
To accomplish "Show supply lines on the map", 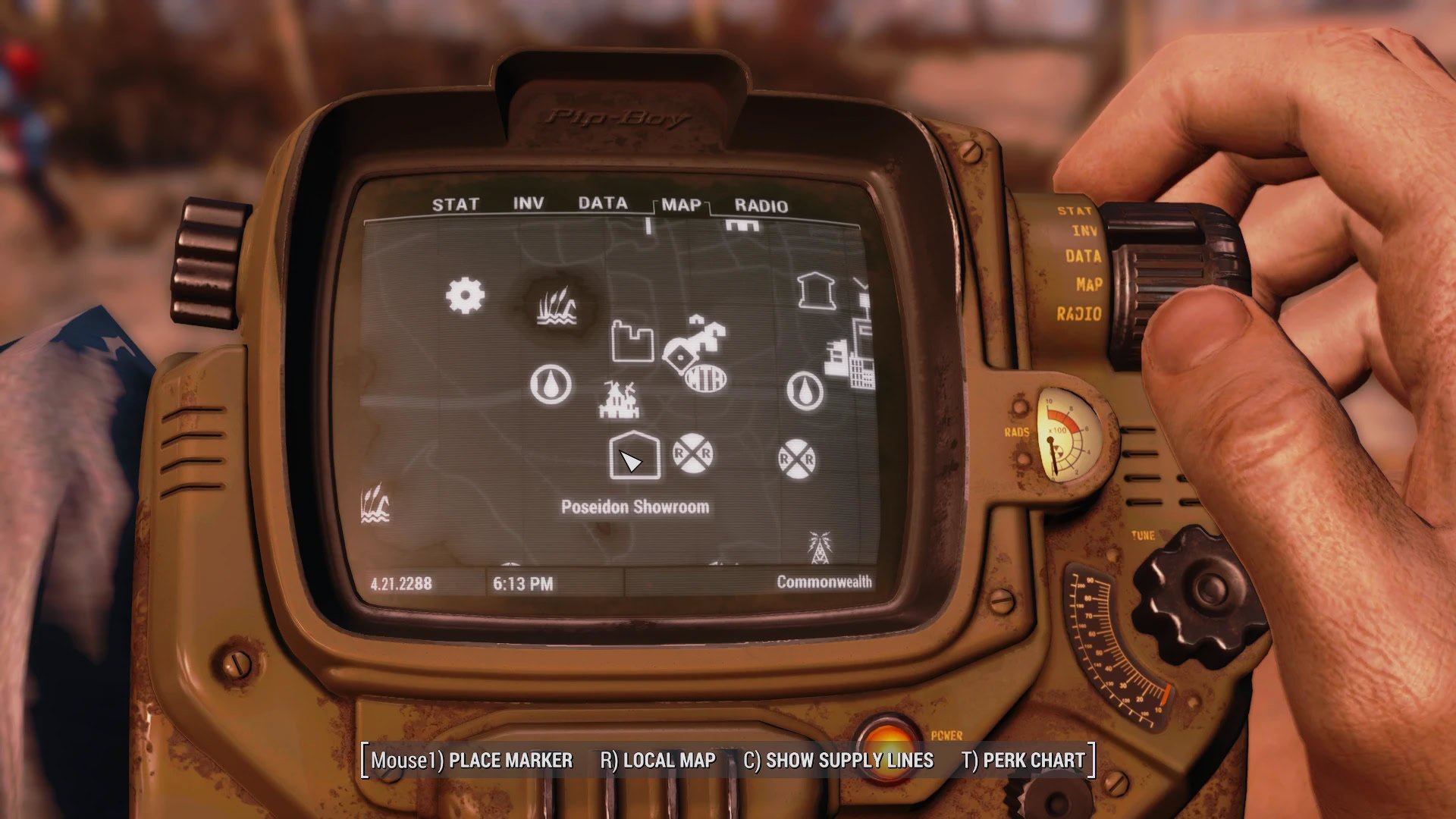I will (838, 761).
